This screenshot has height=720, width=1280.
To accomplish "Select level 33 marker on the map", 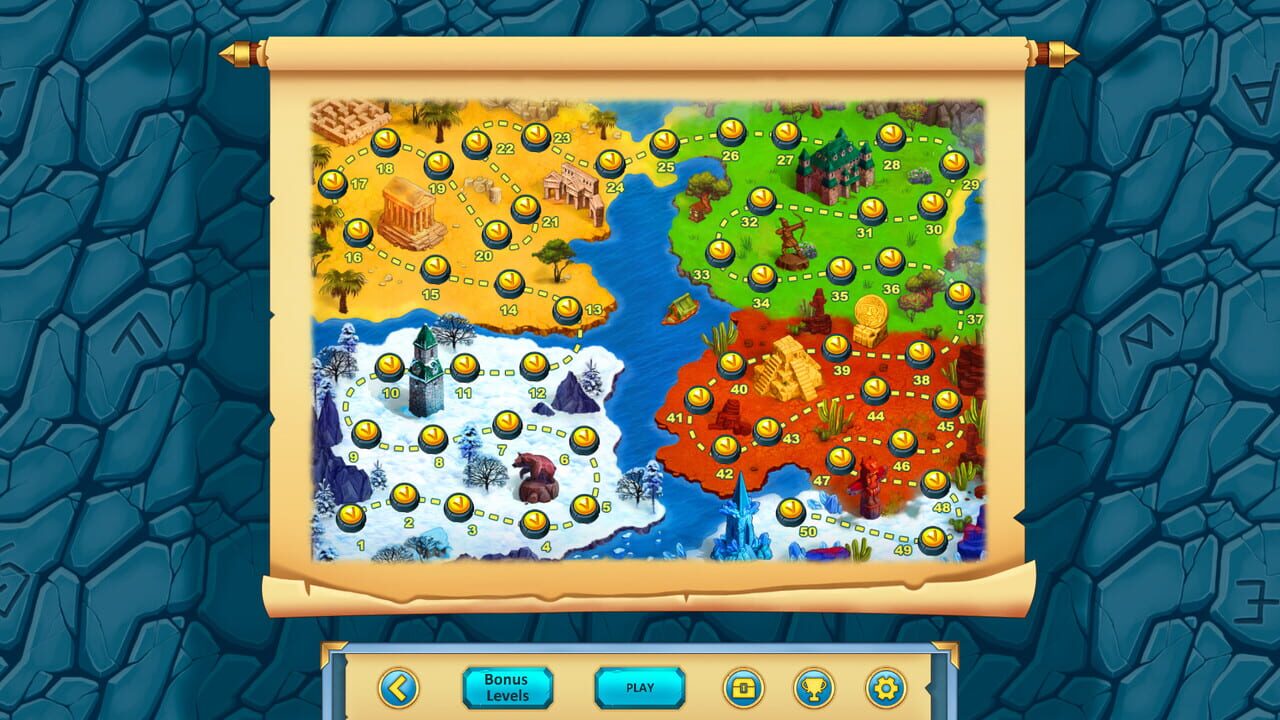I will [720, 252].
